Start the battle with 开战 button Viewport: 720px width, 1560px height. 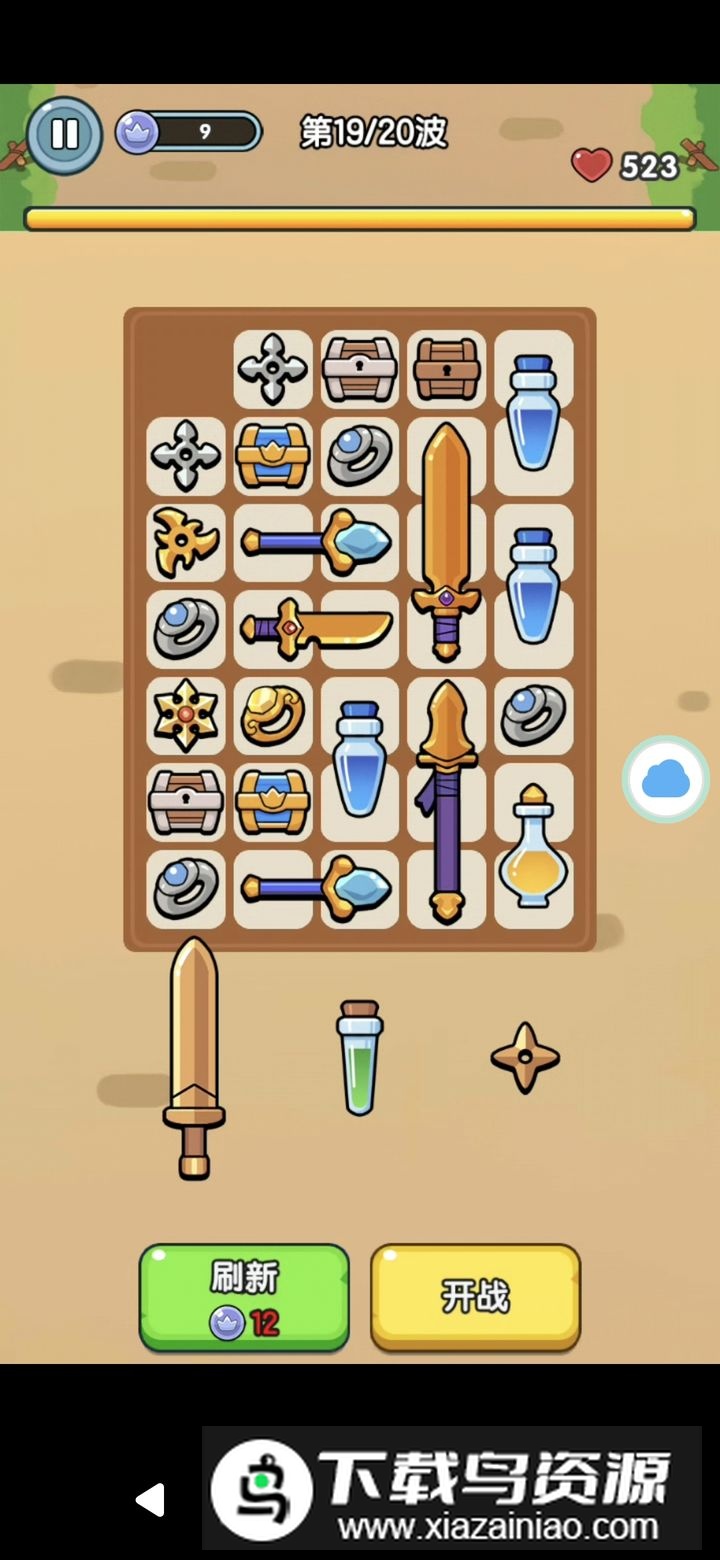(x=475, y=1297)
